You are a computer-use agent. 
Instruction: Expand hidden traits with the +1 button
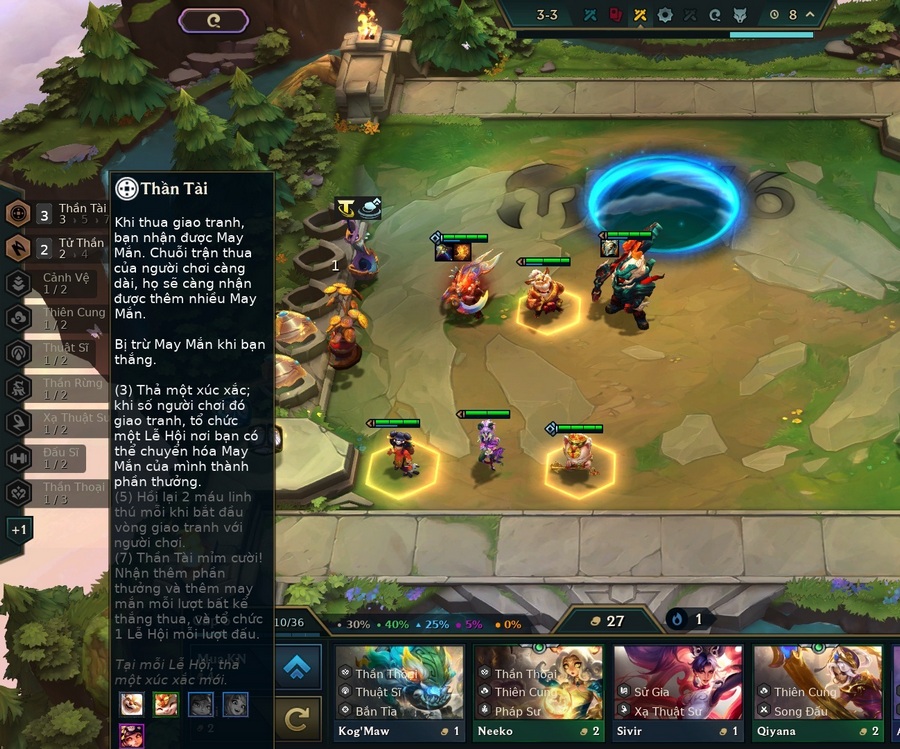pos(20,529)
